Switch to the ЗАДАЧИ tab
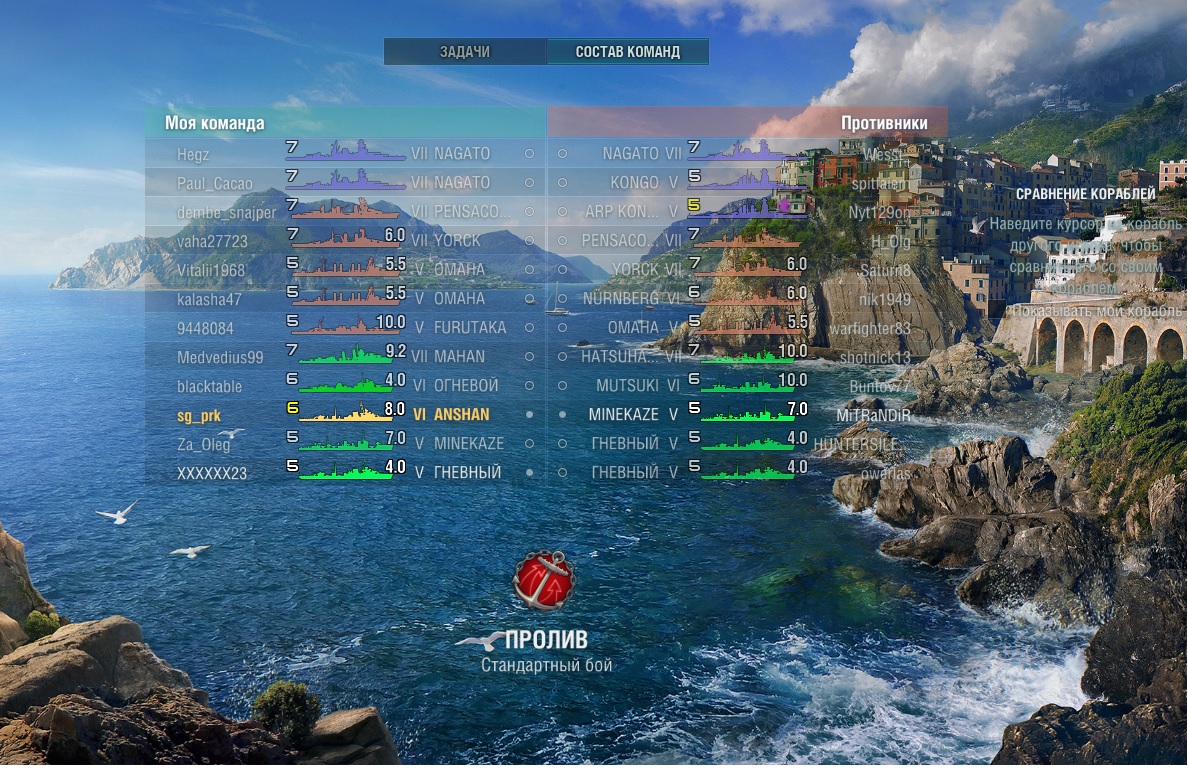Viewport: 1188px width, 769px height. click(465, 52)
